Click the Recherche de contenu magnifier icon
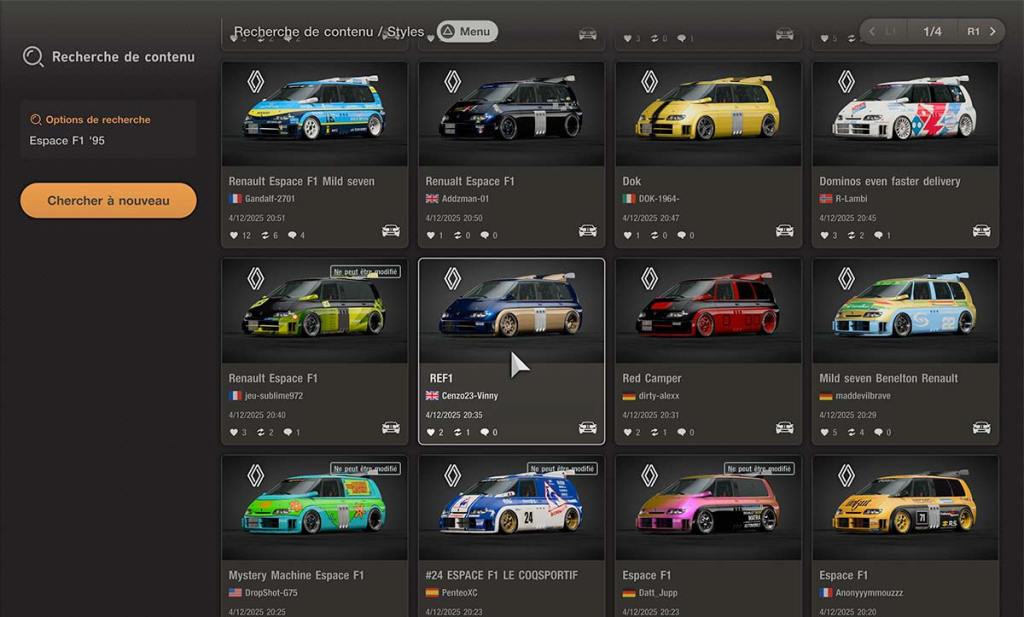Image resolution: width=1024 pixels, height=617 pixels. (33, 56)
